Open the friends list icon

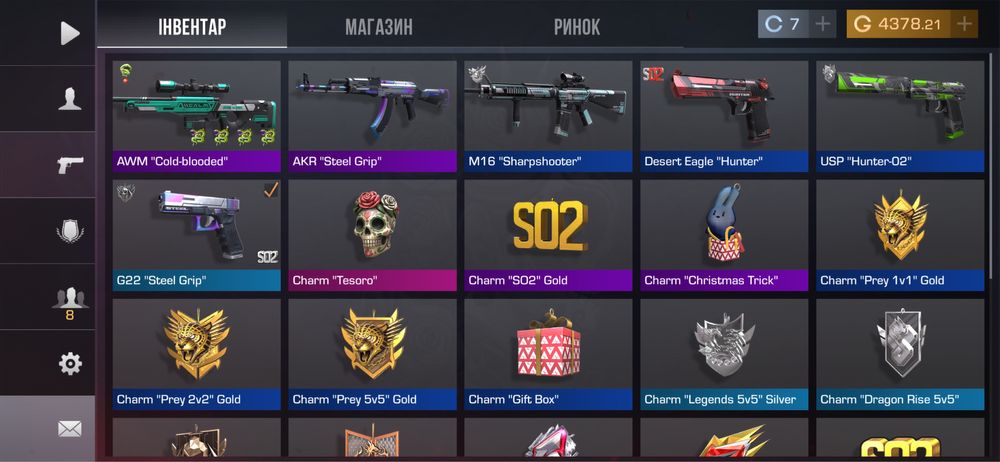tap(69, 300)
